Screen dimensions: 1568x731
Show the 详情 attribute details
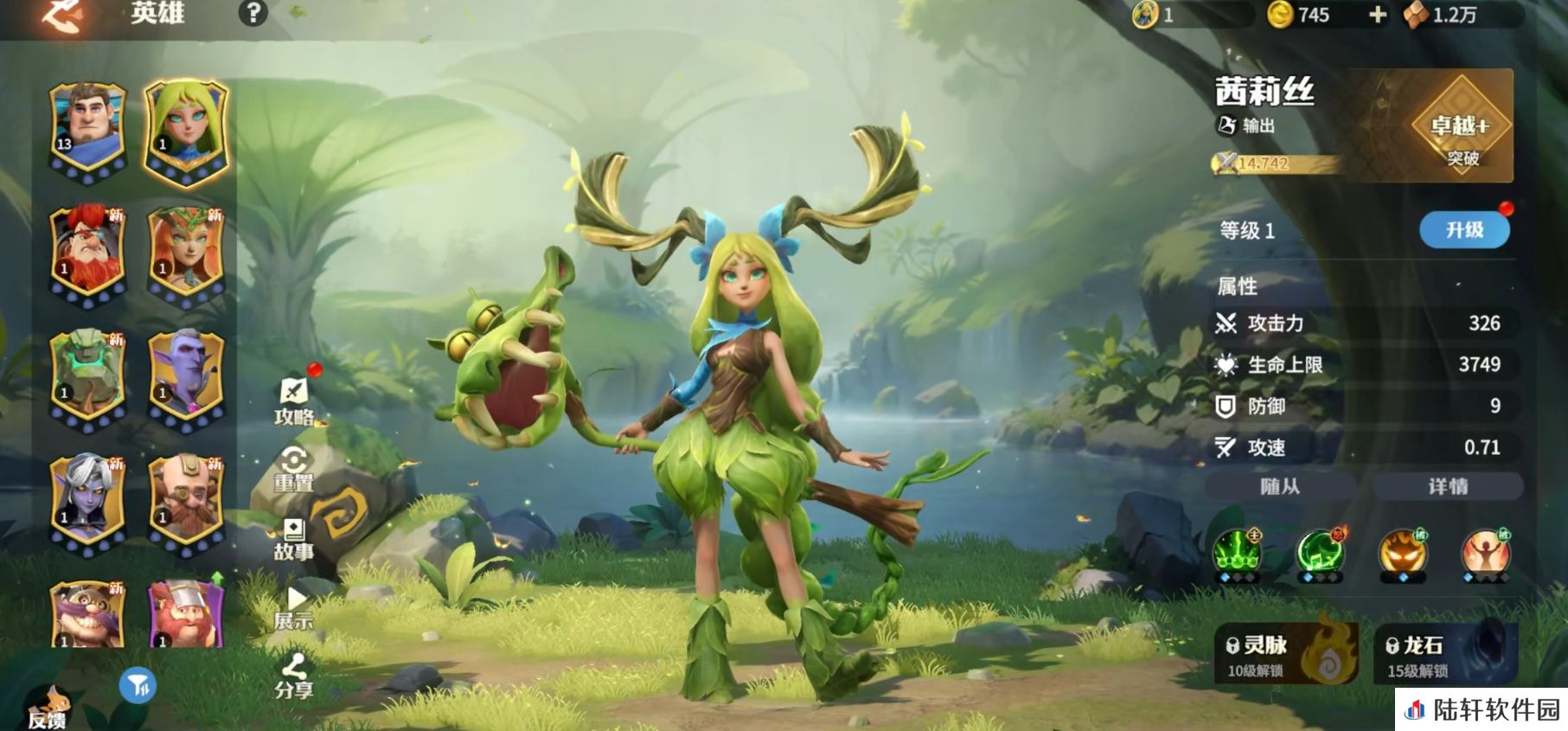pos(1448,486)
